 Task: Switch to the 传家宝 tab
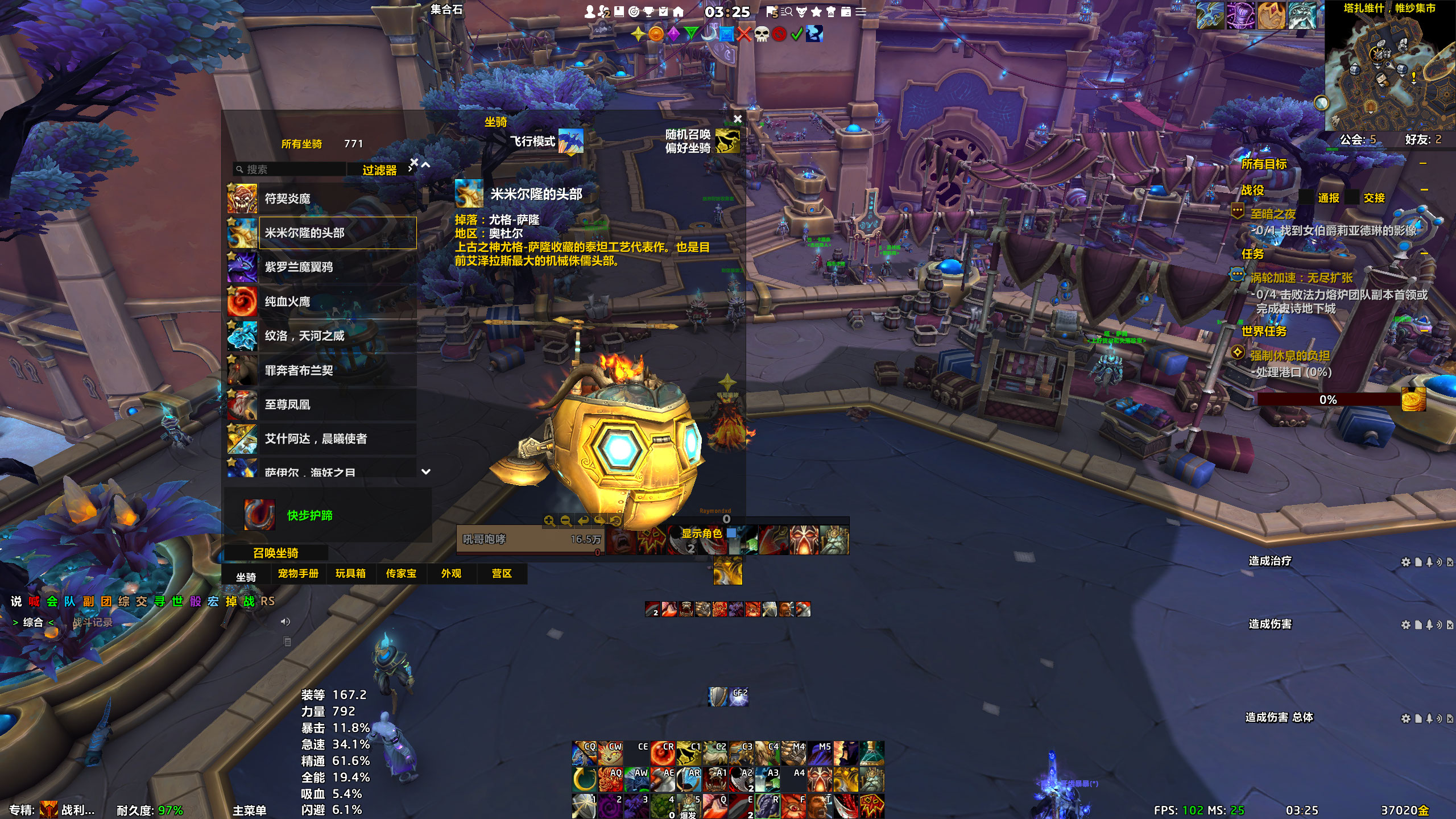coord(401,573)
